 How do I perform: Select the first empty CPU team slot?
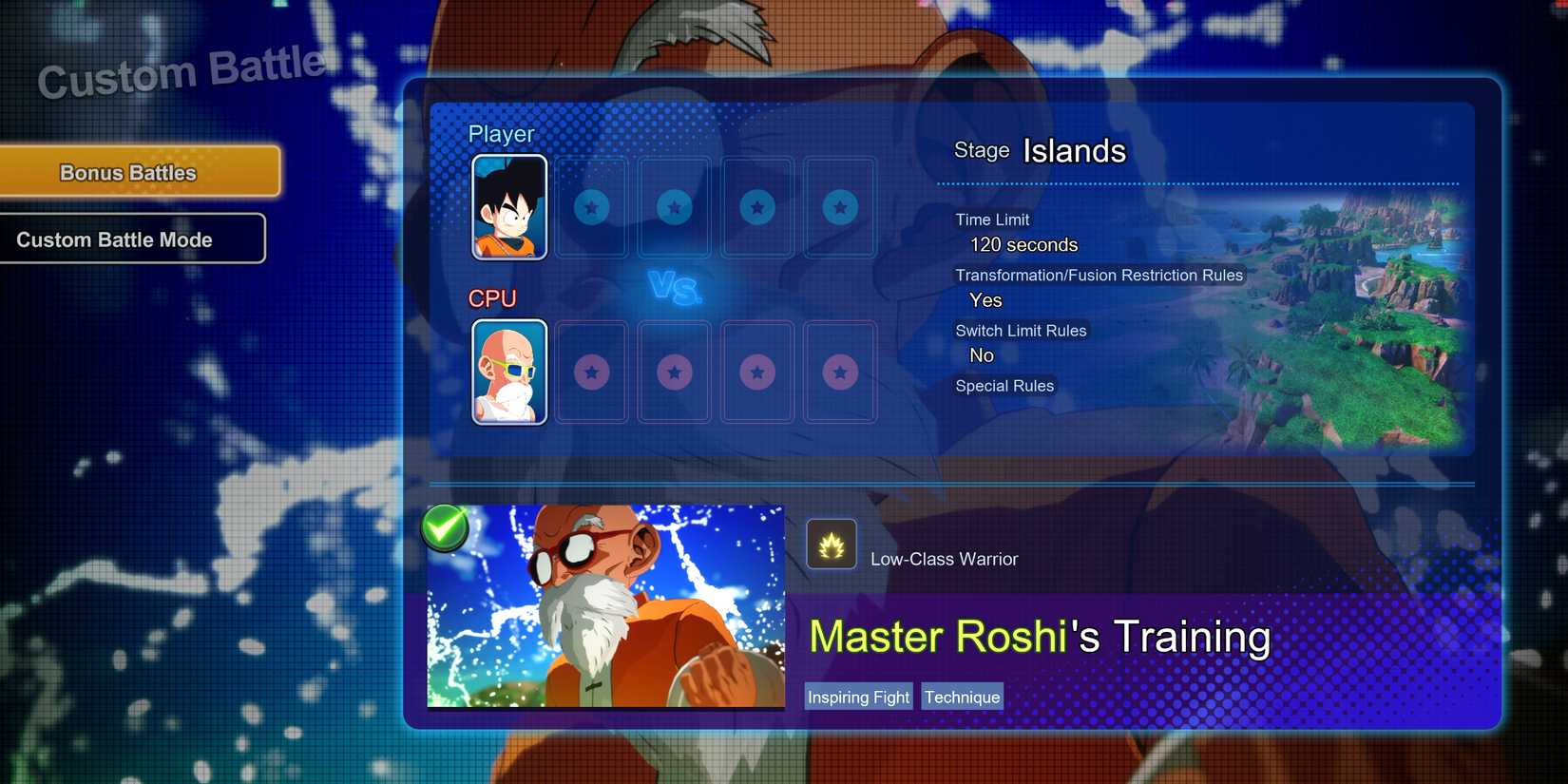[591, 373]
